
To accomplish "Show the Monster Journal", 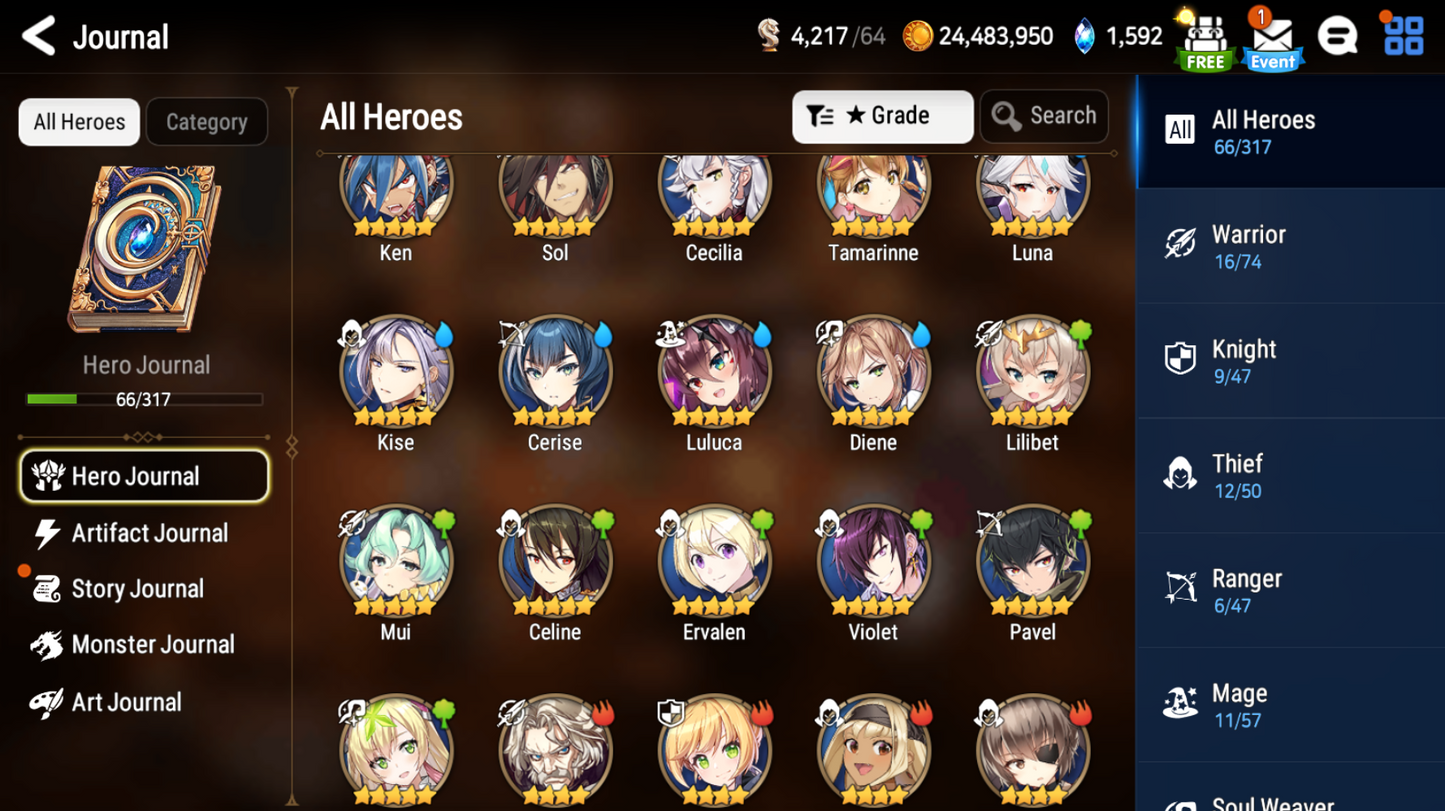I will (151, 645).
